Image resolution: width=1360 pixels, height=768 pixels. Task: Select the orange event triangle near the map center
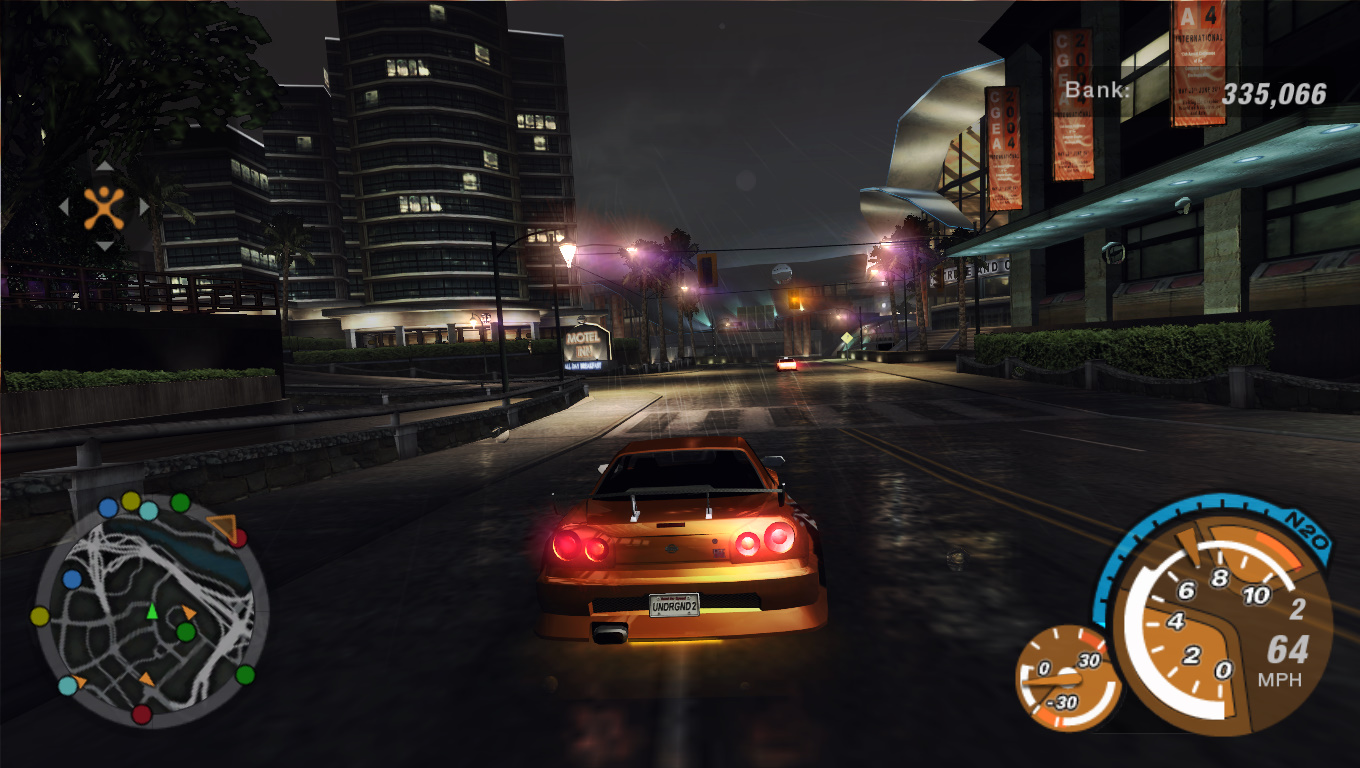pos(188,613)
